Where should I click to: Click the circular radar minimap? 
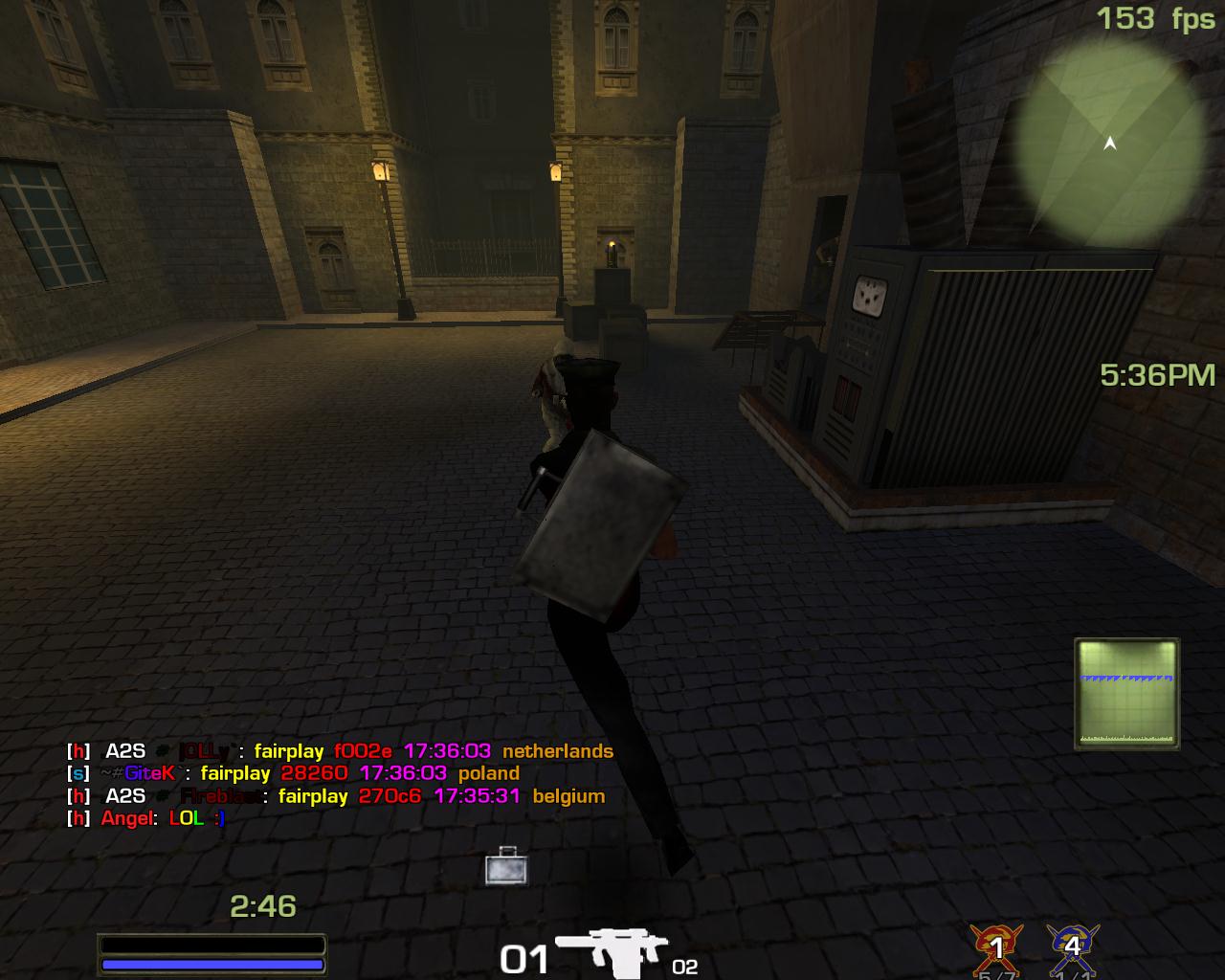(1109, 145)
